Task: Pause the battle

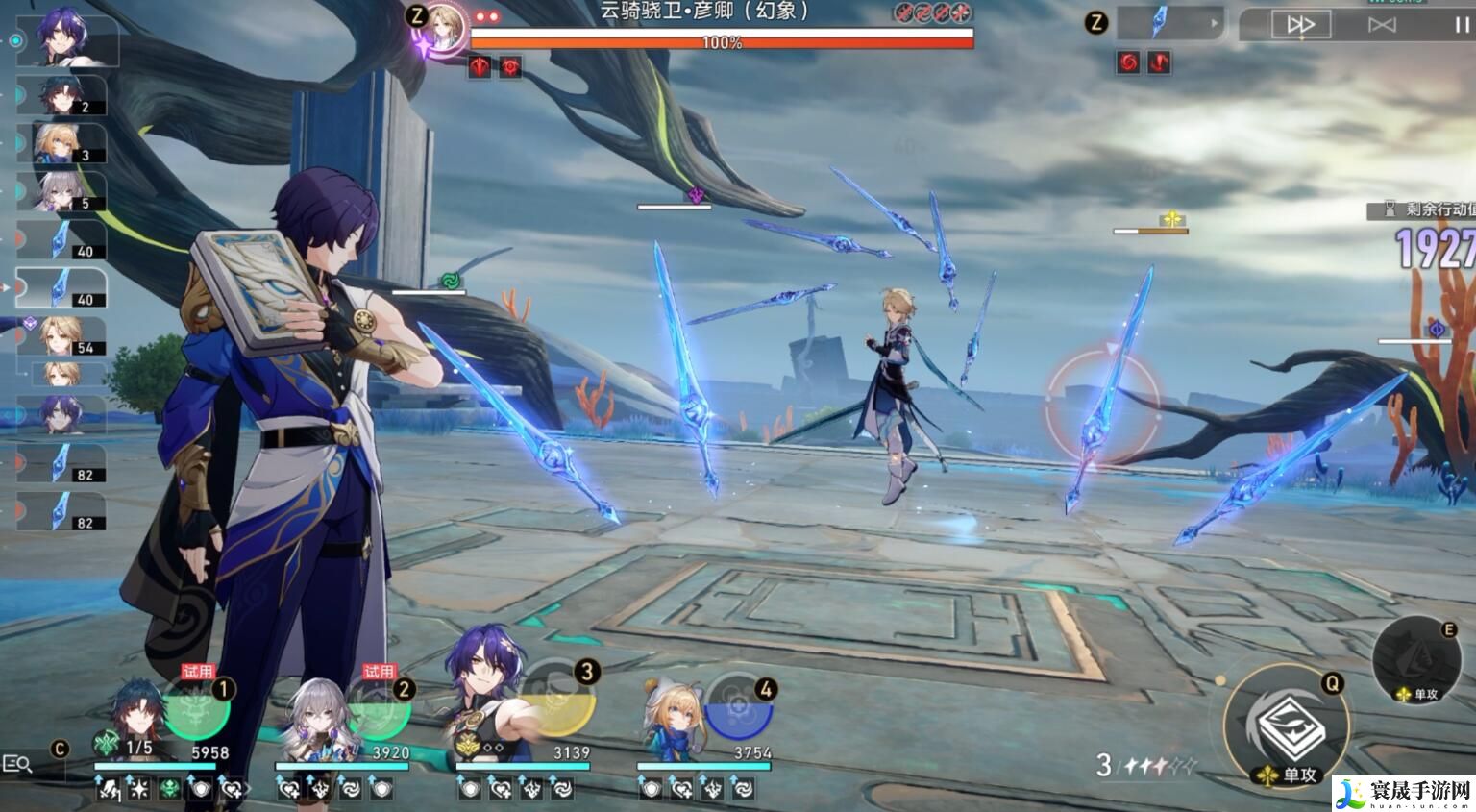Action: [x=1462, y=25]
